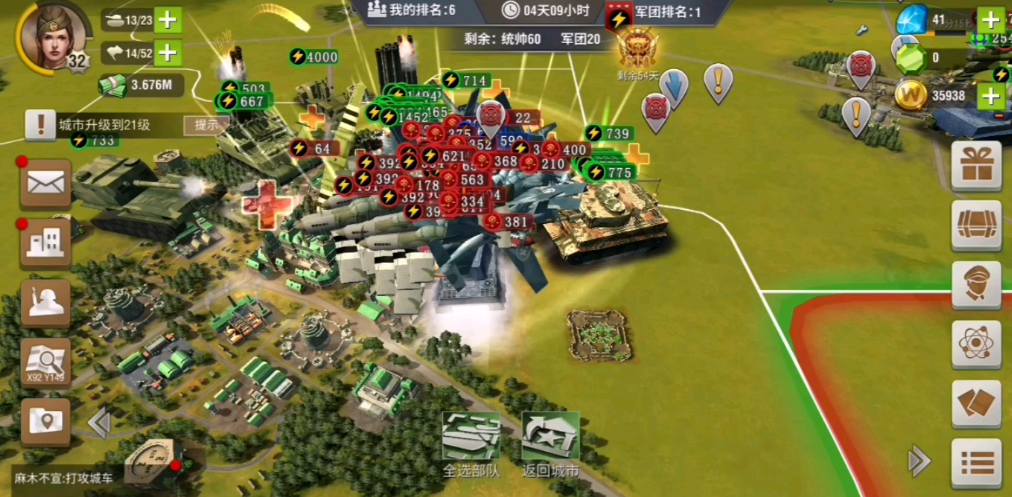The image size is (1012, 497).
Task: Buy more blue diamonds with plus button
Action: (x=990, y=19)
